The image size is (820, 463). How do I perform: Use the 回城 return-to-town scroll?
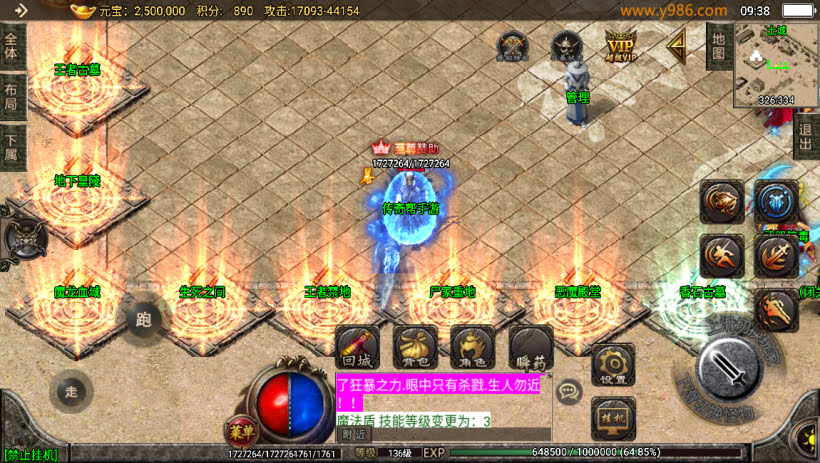(357, 346)
